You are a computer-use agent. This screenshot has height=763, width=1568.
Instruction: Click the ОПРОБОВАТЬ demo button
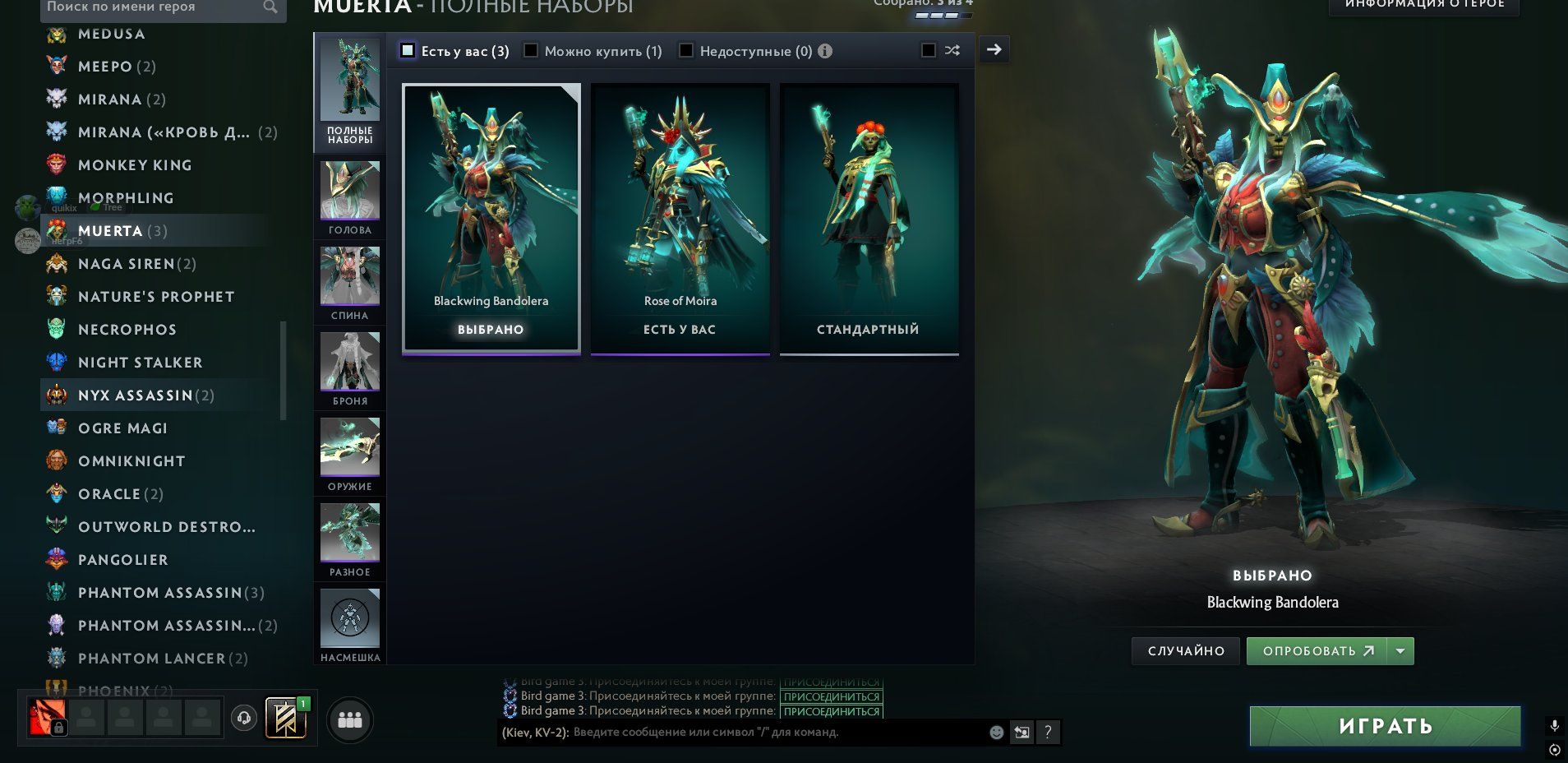[1317, 651]
